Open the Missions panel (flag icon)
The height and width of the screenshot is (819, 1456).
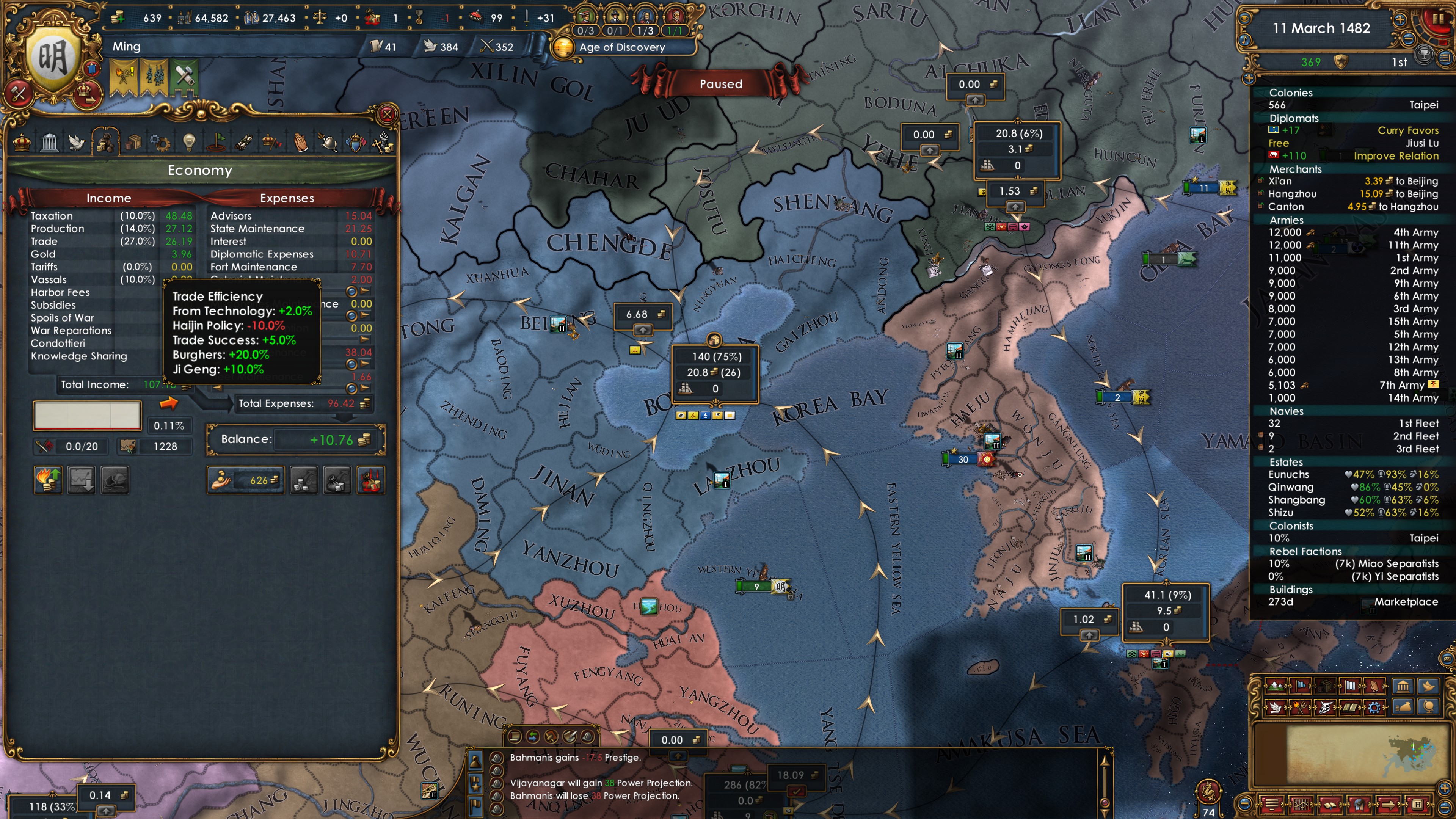pyautogui.click(x=218, y=143)
